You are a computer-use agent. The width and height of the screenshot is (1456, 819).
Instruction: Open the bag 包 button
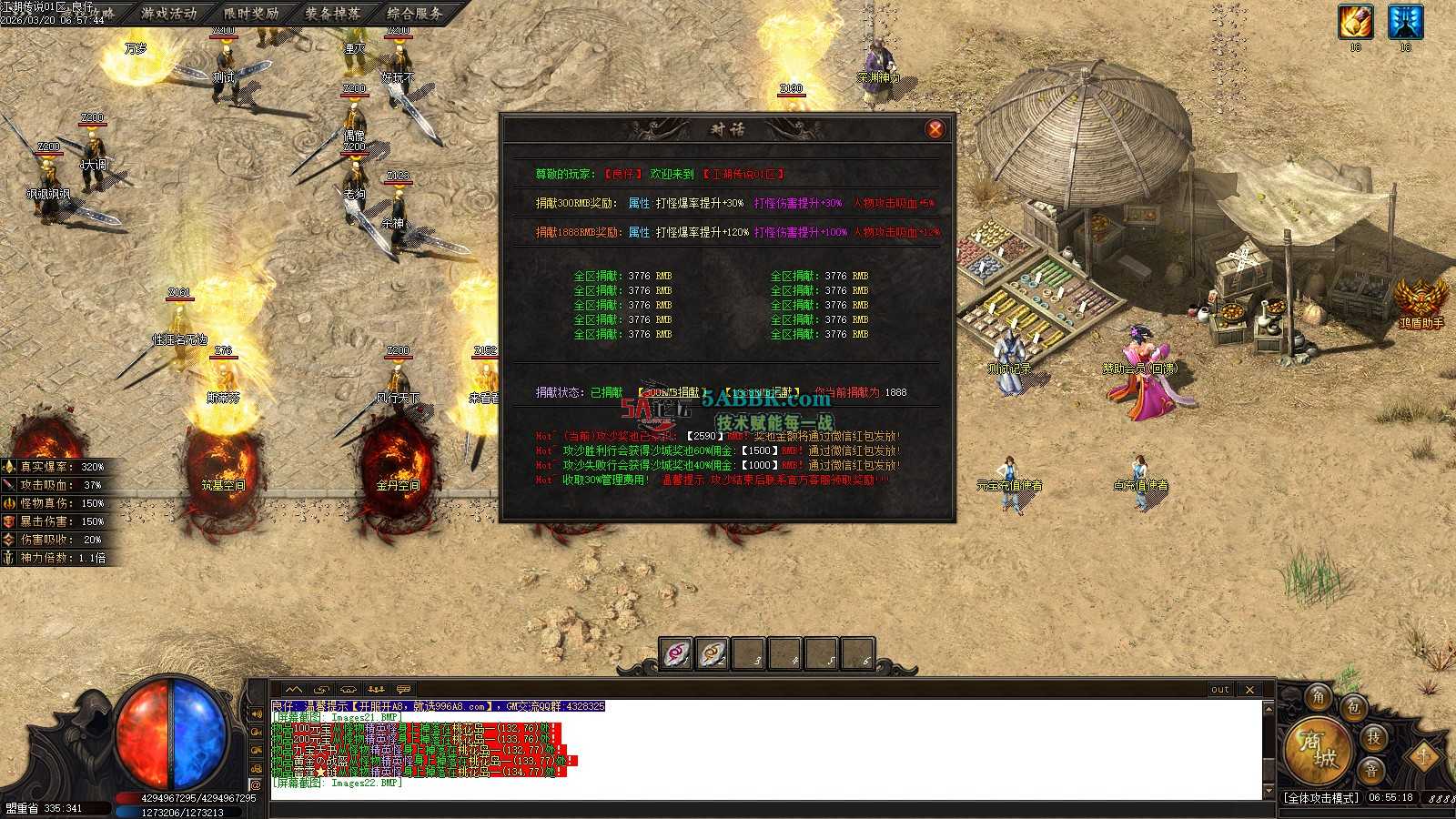1354,707
